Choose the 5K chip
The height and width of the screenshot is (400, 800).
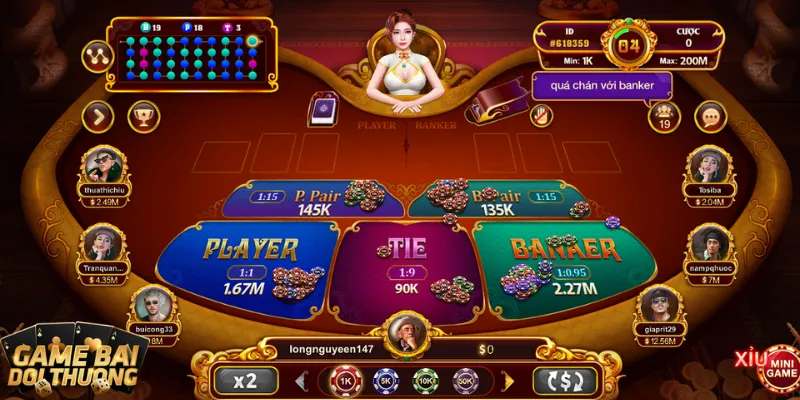(x=383, y=380)
